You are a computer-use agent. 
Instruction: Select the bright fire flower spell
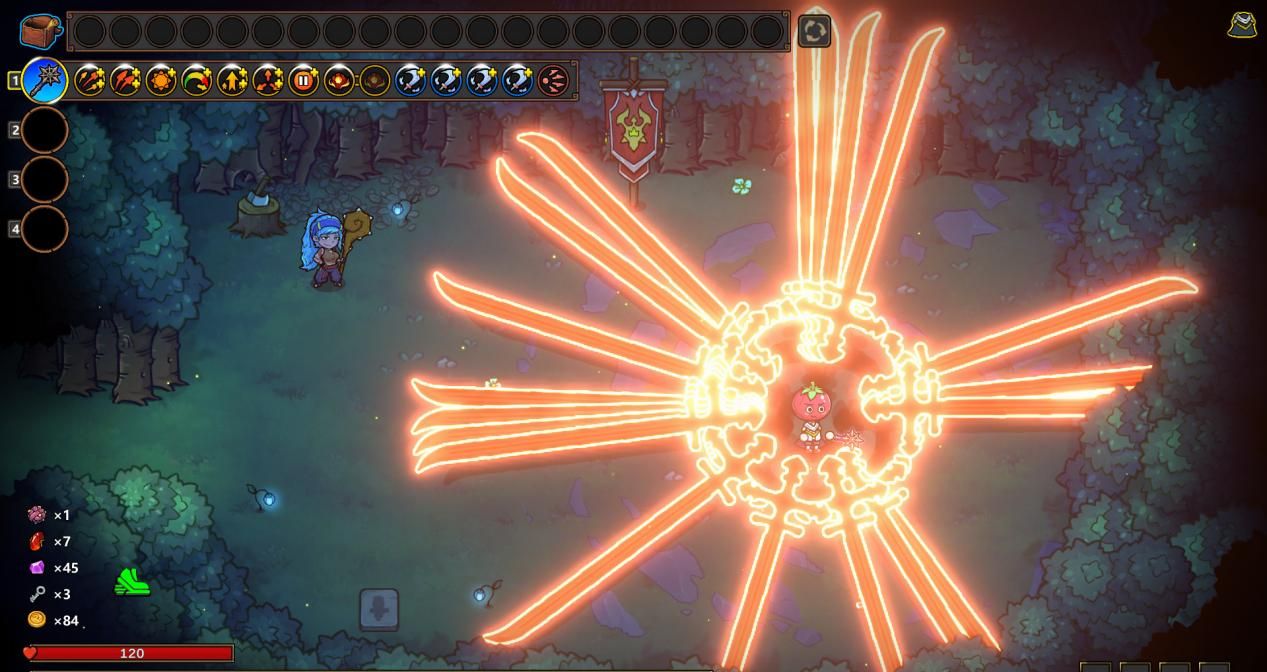339,80
